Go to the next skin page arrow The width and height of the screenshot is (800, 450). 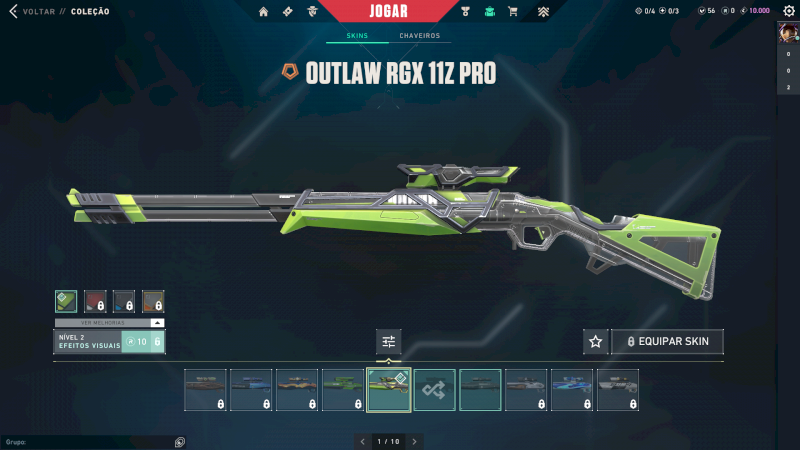point(414,441)
